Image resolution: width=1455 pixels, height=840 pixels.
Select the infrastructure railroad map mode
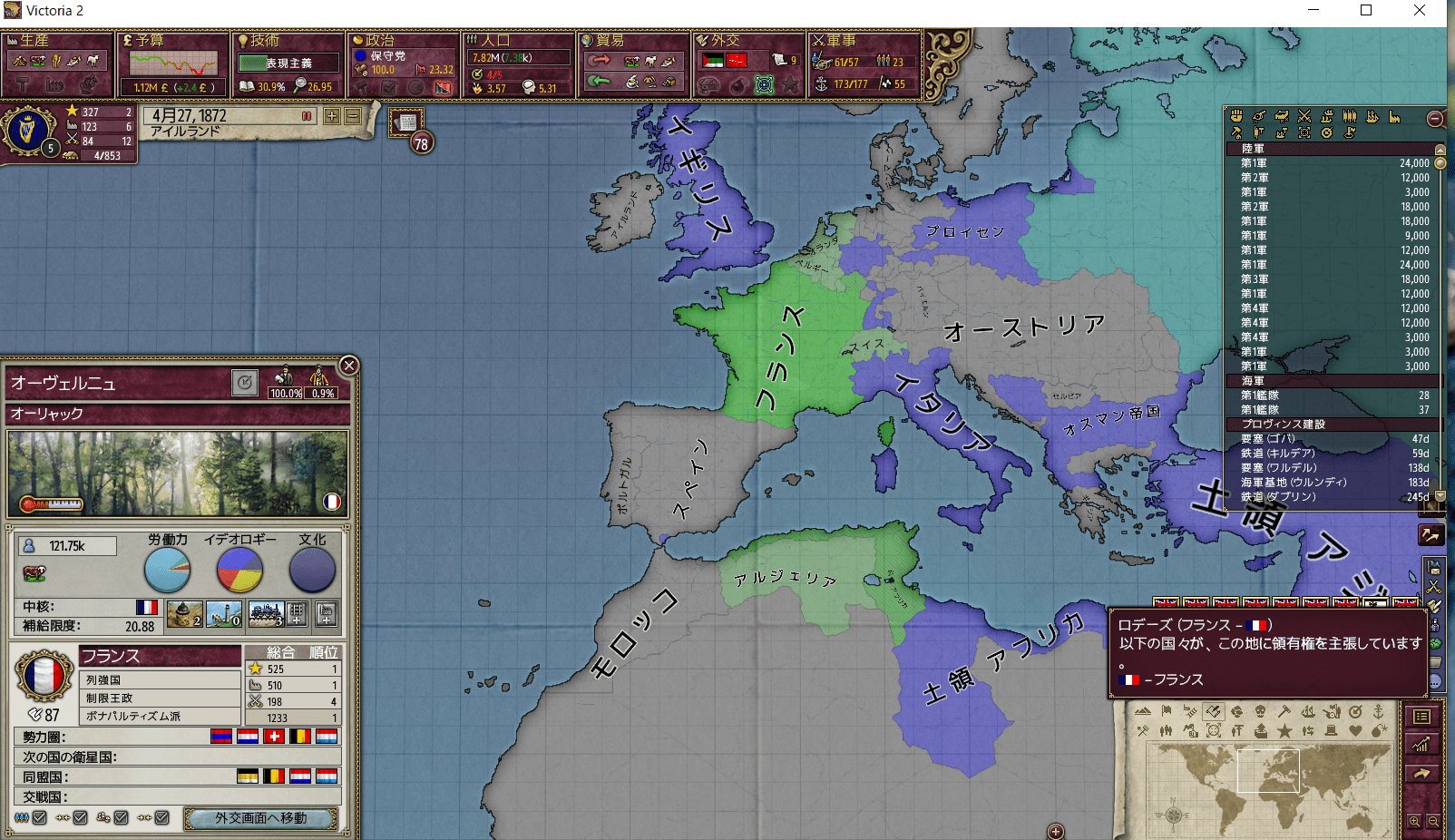pos(1189,712)
